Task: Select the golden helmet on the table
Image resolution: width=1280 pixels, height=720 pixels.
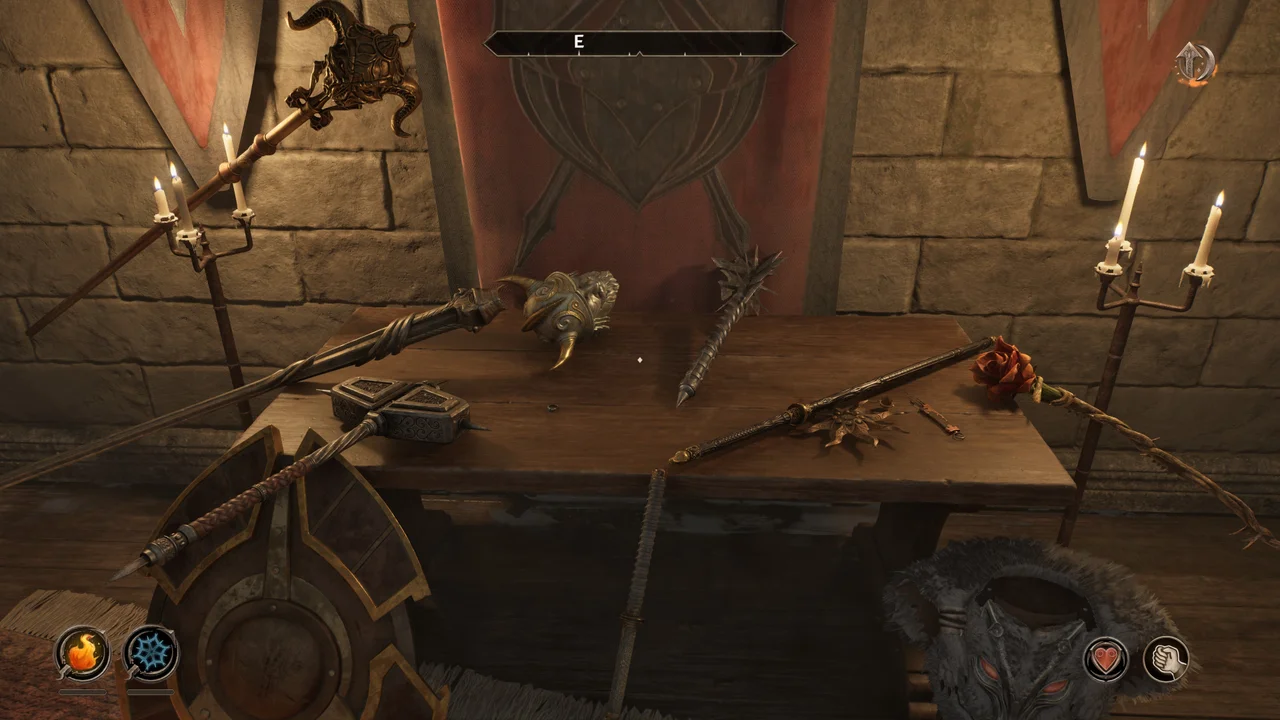Action: (565, 305)
